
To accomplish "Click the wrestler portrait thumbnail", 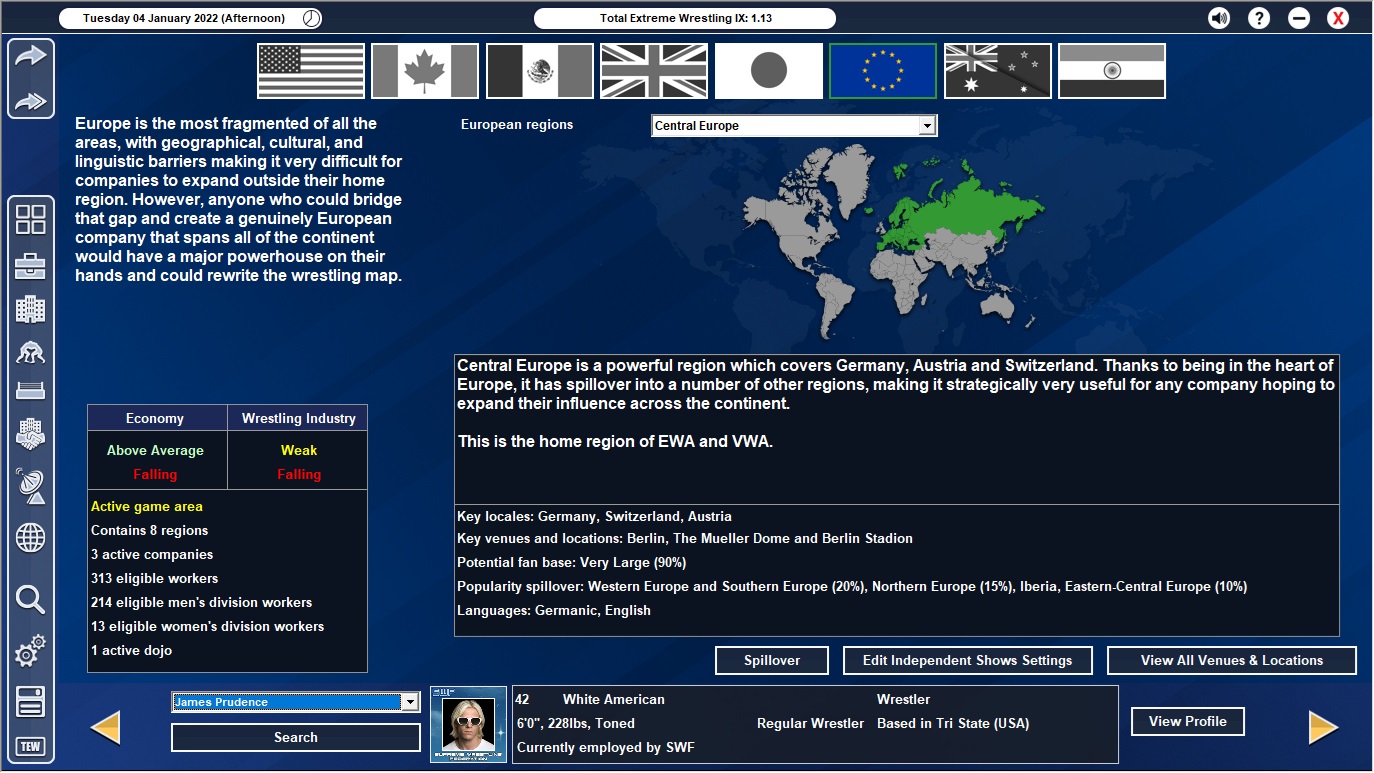I will point(468,723).
